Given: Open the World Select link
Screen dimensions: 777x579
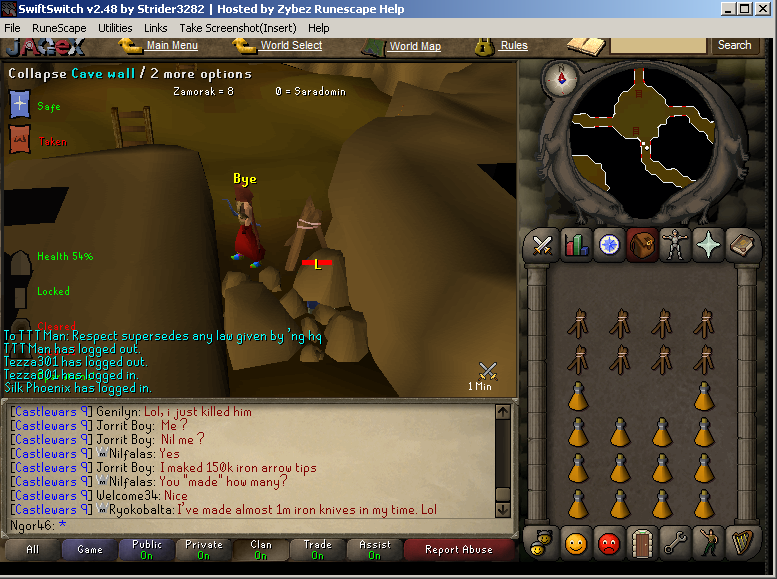Looking at the screenshot, I should click(x=291, y=45).
